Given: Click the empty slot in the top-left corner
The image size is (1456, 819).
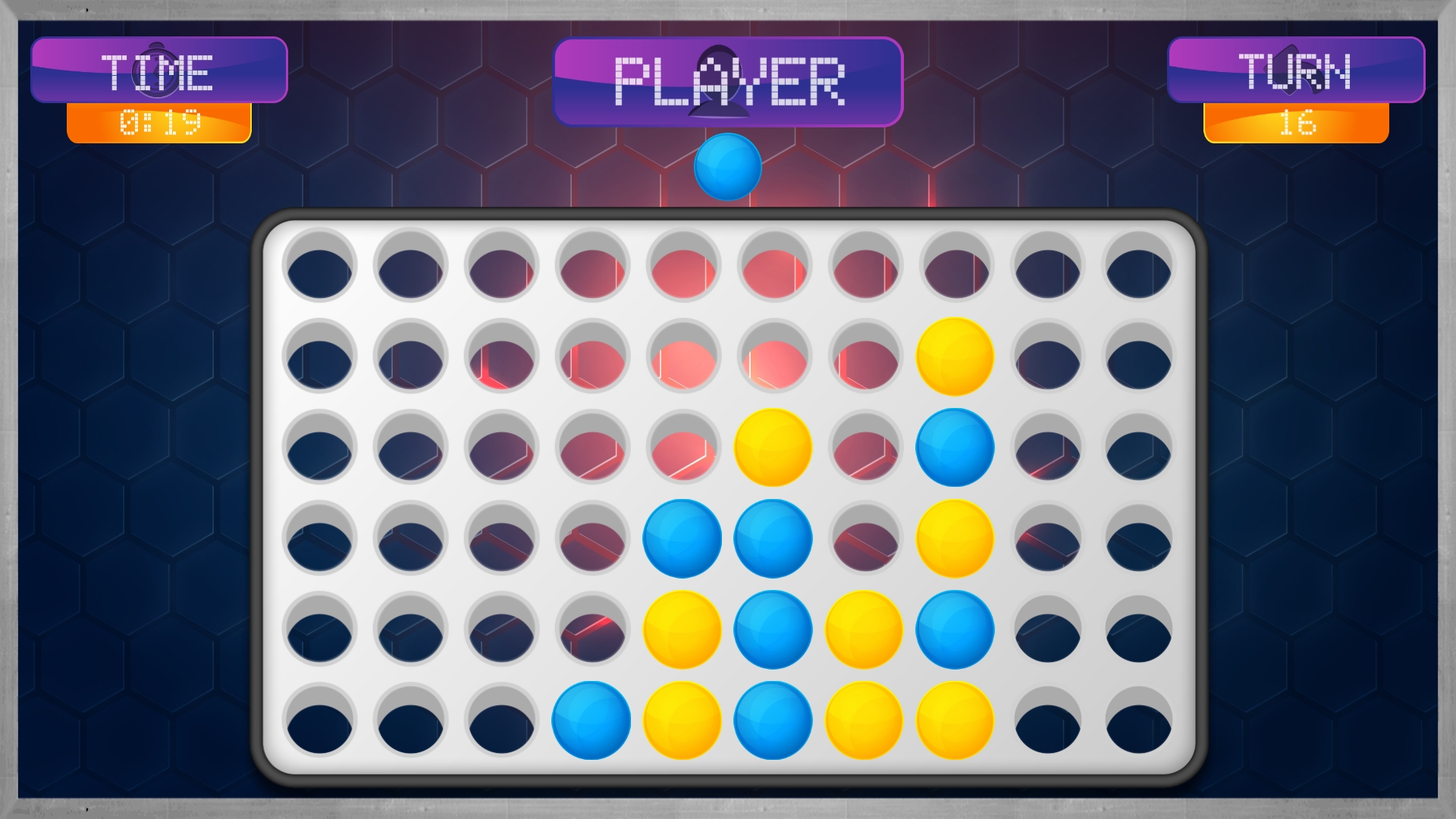Looking at the screenshot, I should (318, 265).
